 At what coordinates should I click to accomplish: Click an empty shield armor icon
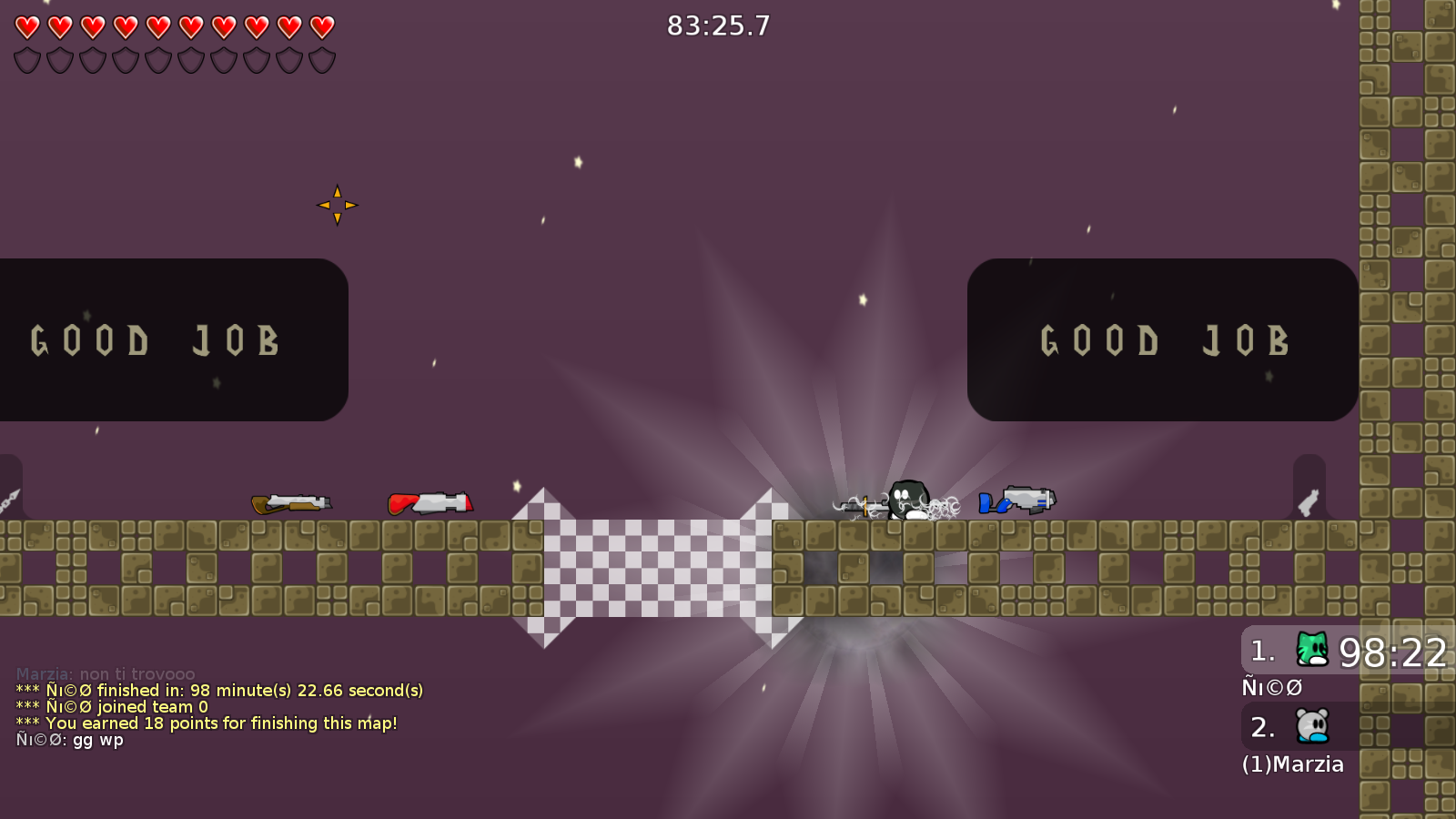[x=26, y=61]
